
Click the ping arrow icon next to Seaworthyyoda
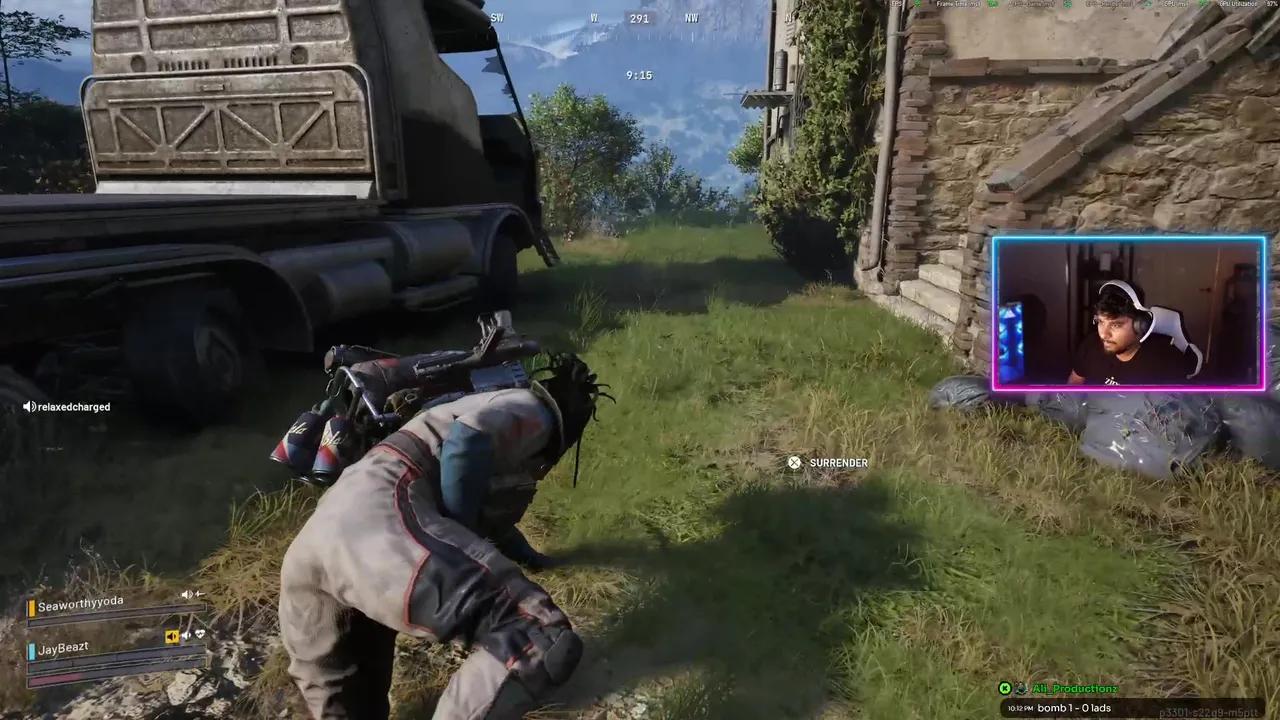(x=198, y=593)
